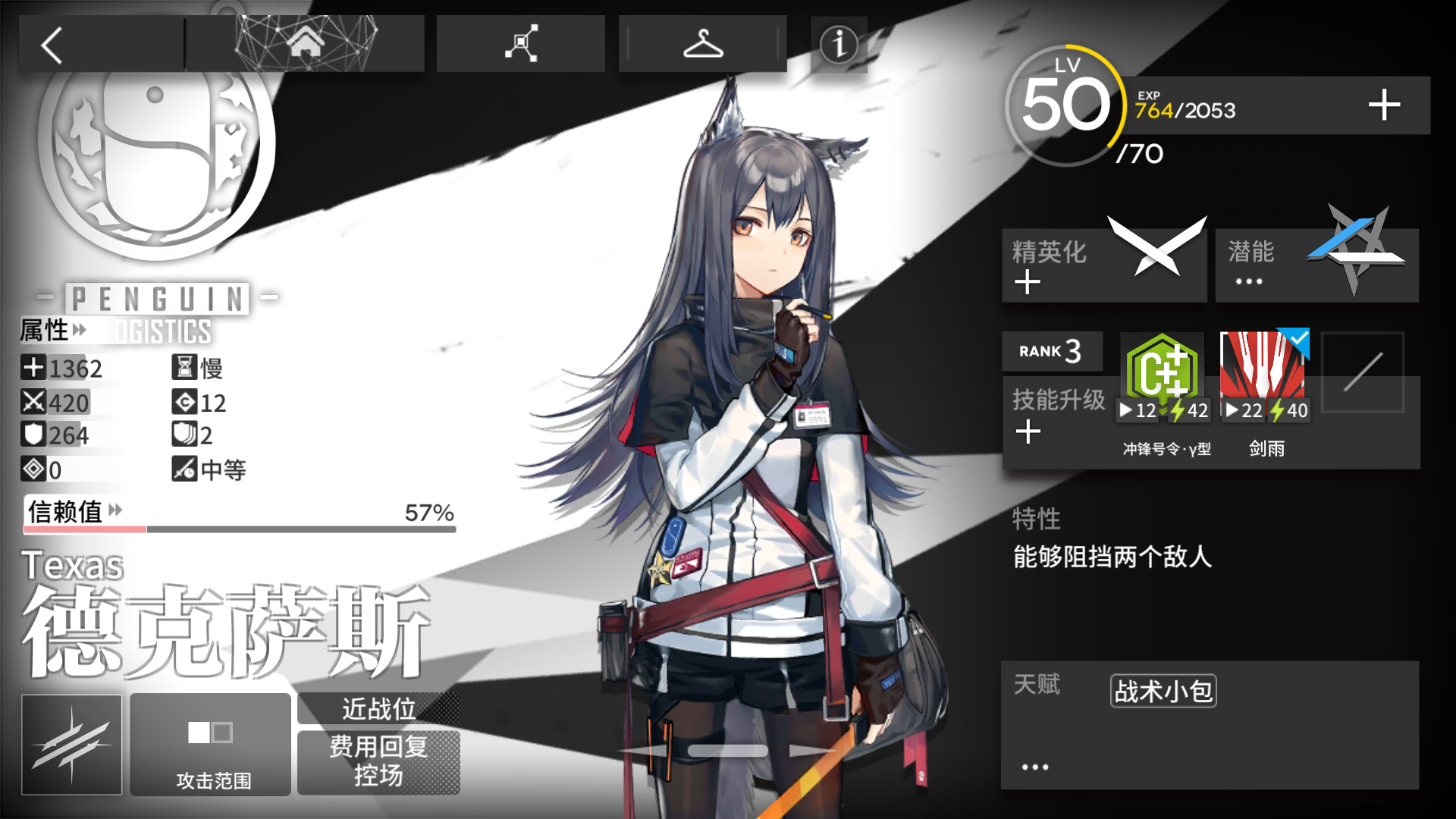
Task: Open the network node icon button
Action: (x=521, y=44)
